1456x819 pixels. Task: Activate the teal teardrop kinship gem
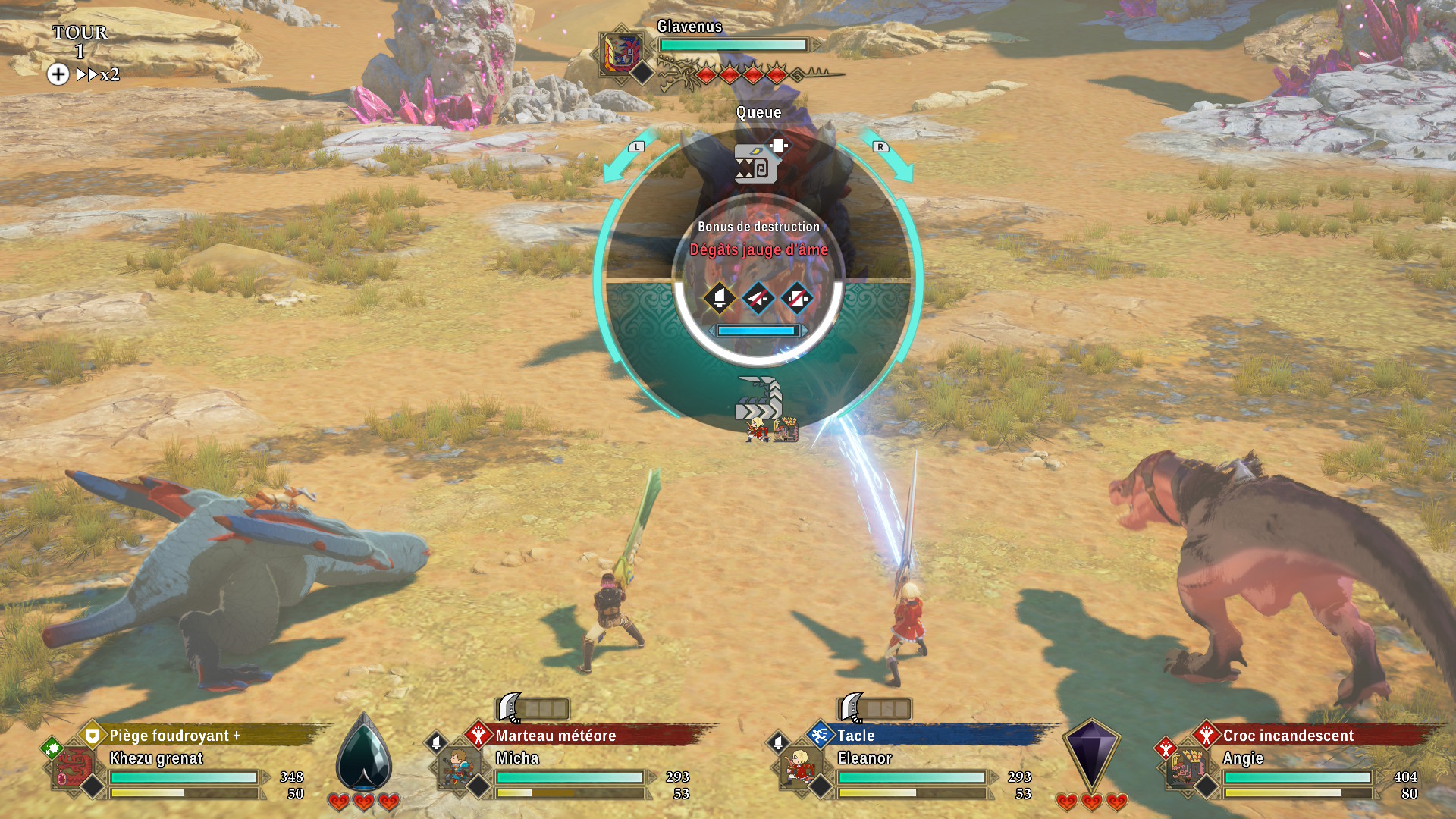(x=364, y=754)
